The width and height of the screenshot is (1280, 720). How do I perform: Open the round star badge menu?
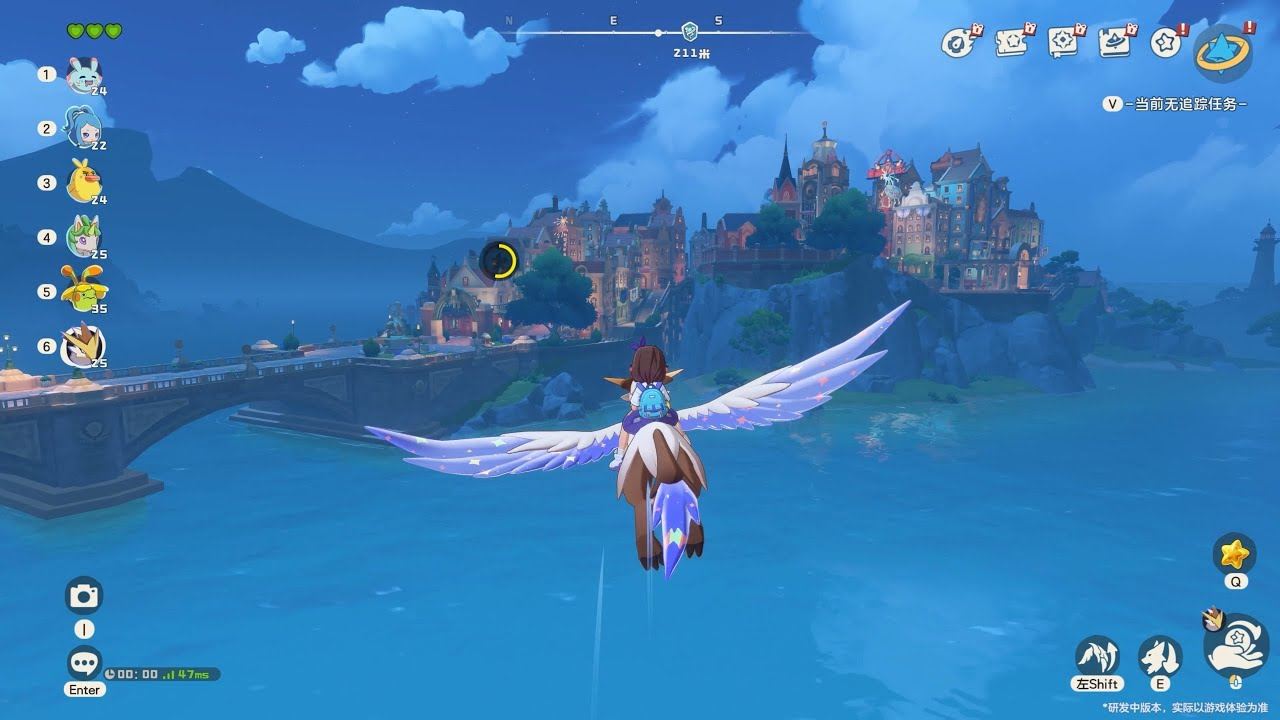pyautogui.click(x=1165, y=43)
